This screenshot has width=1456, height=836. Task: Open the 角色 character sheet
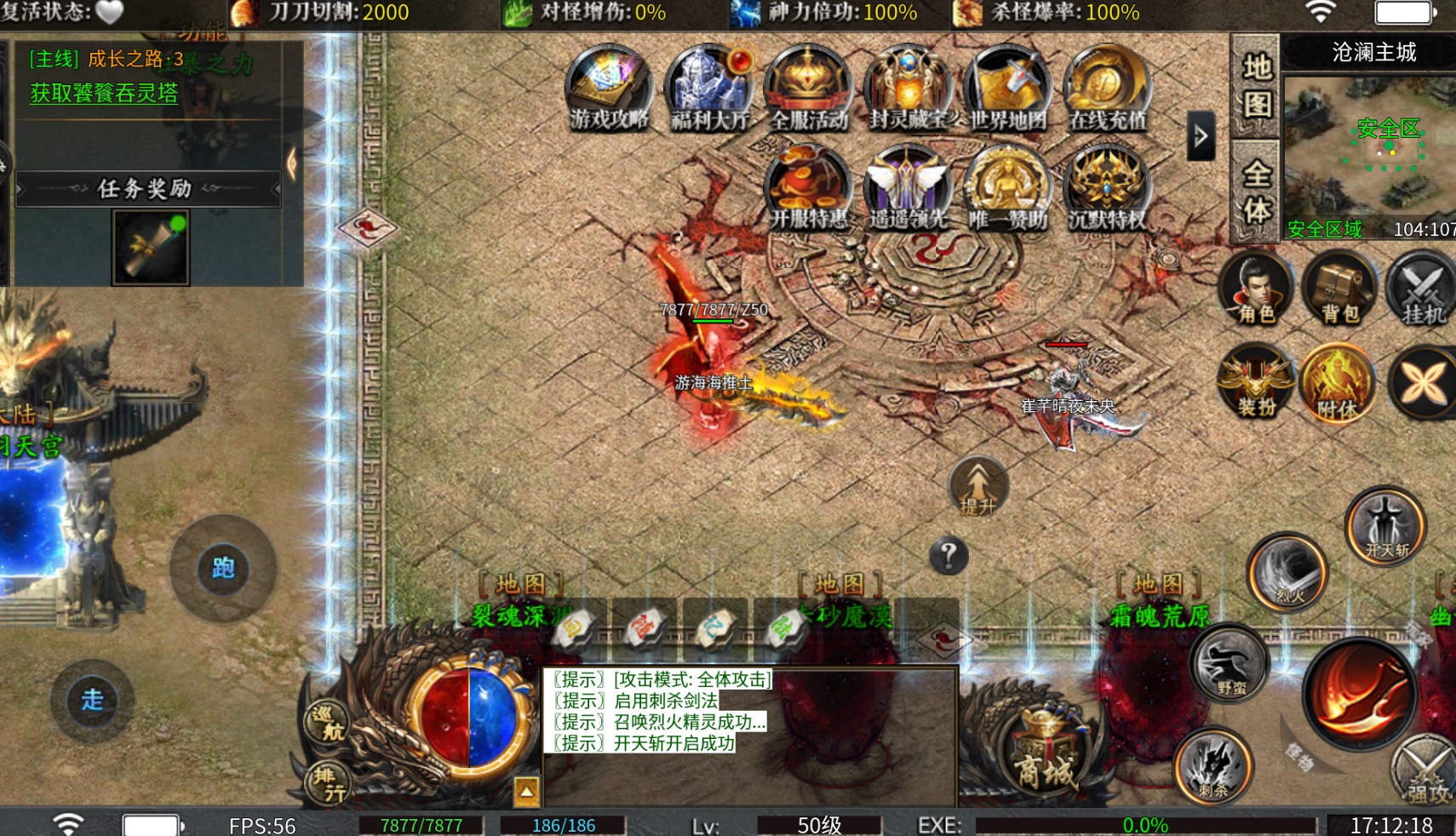click(1256, 289)
